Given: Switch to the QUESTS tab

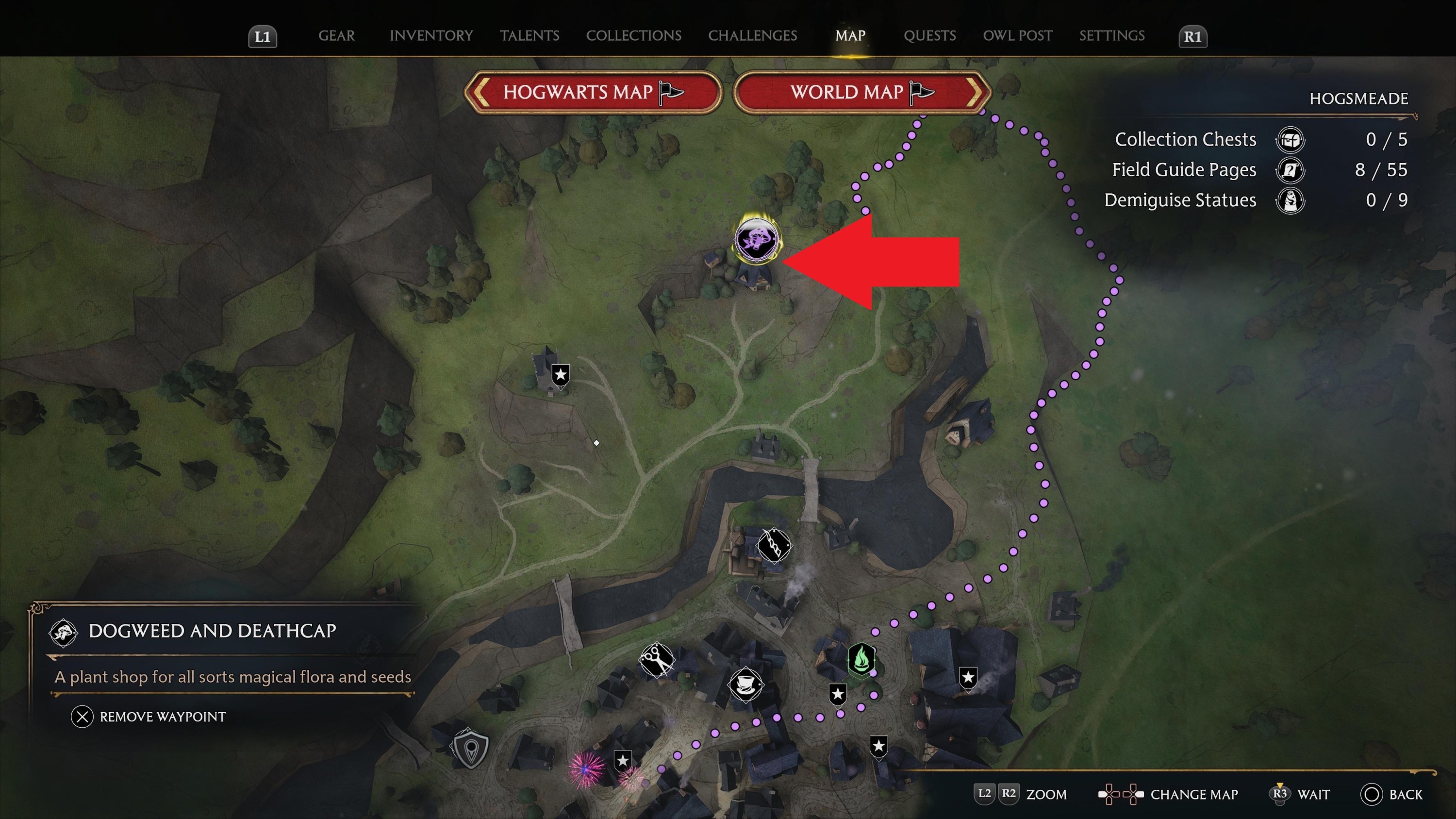Looking at the screenshot, I should point(929,35).
